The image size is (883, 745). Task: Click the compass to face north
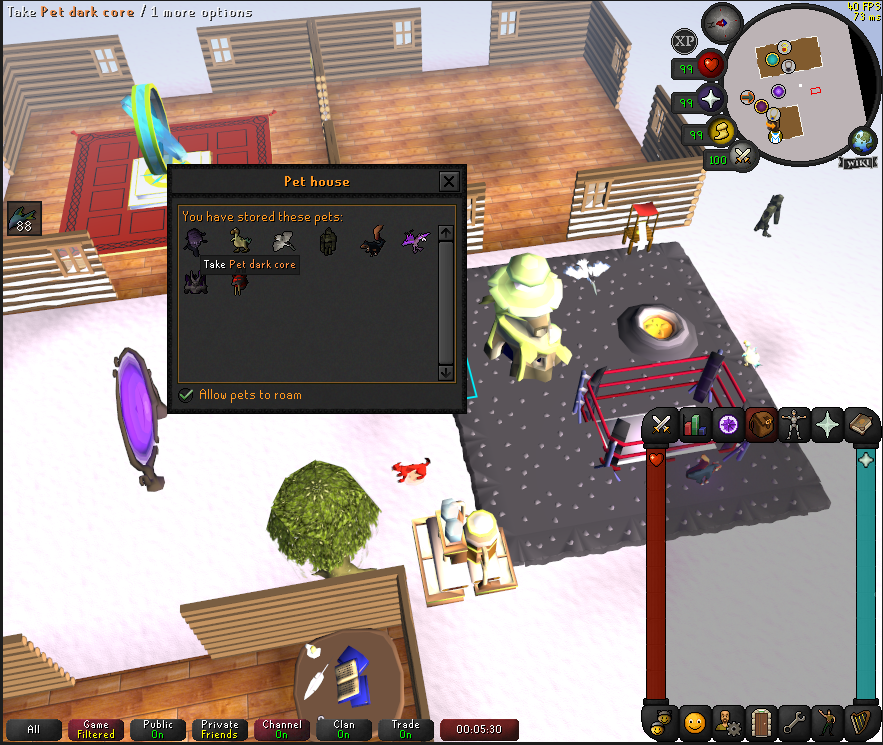[x=722, y=20]
